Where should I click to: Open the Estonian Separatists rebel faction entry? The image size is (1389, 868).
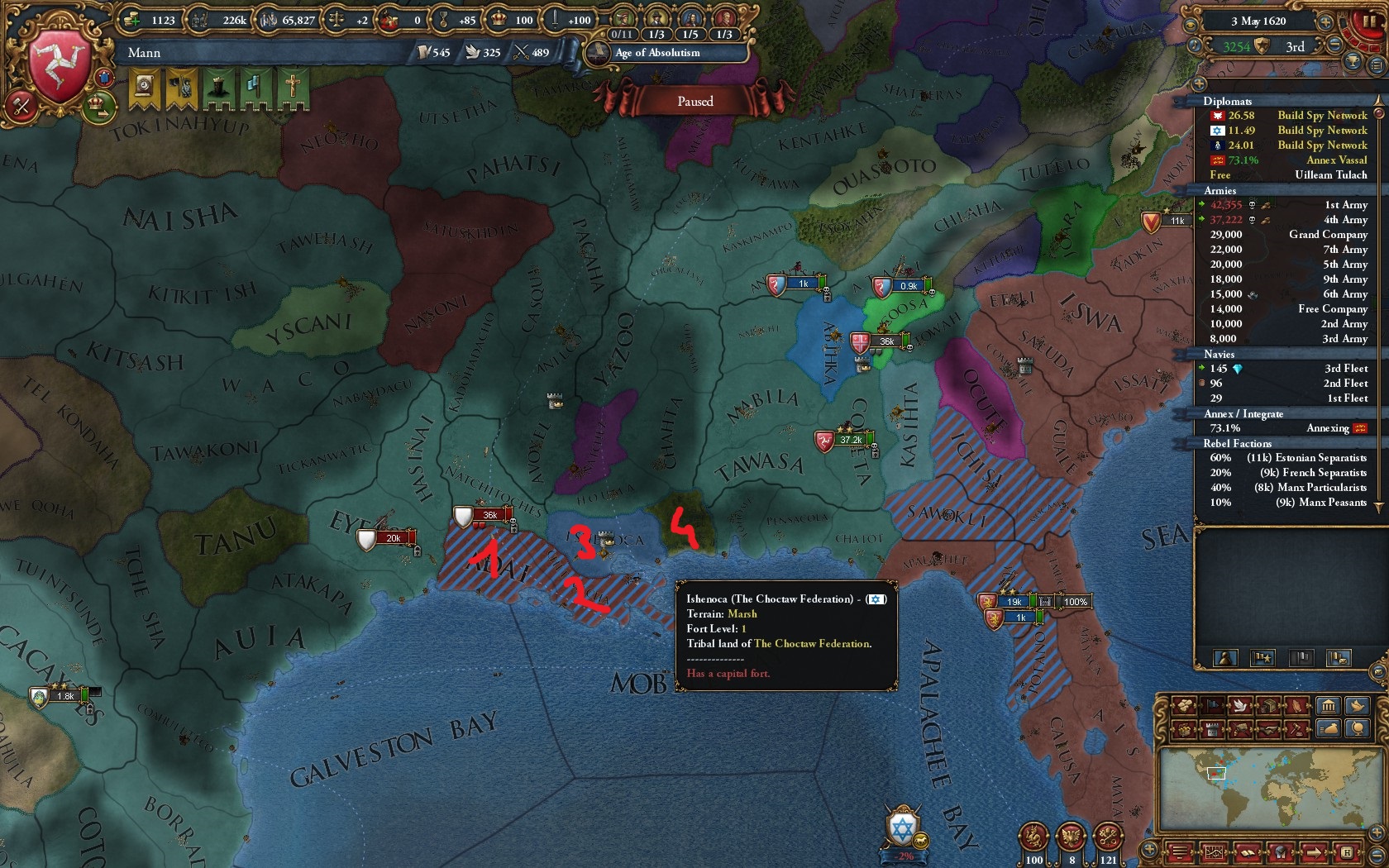[1284, 458]
